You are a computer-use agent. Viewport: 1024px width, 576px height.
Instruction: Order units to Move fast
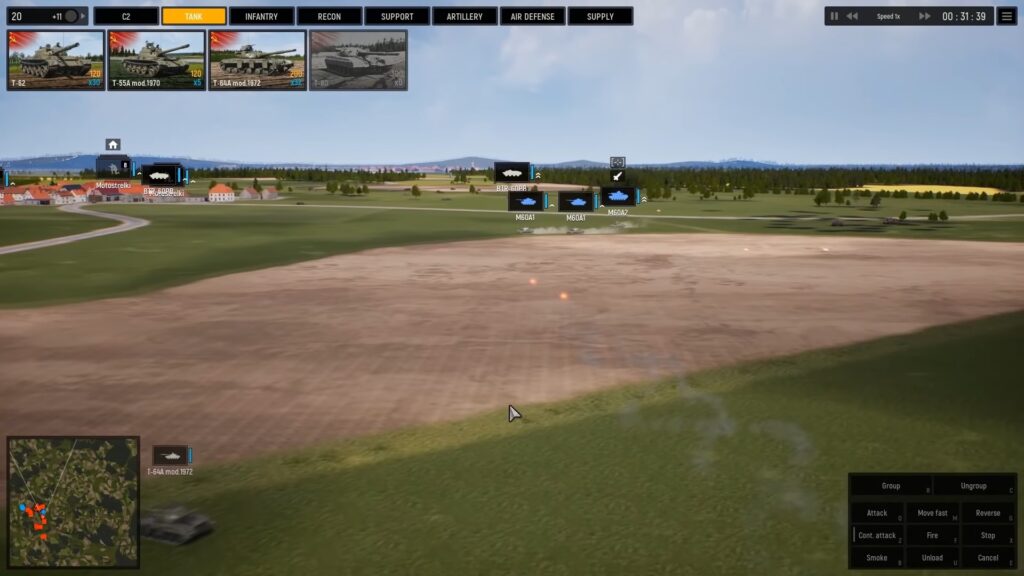(932, 513)
